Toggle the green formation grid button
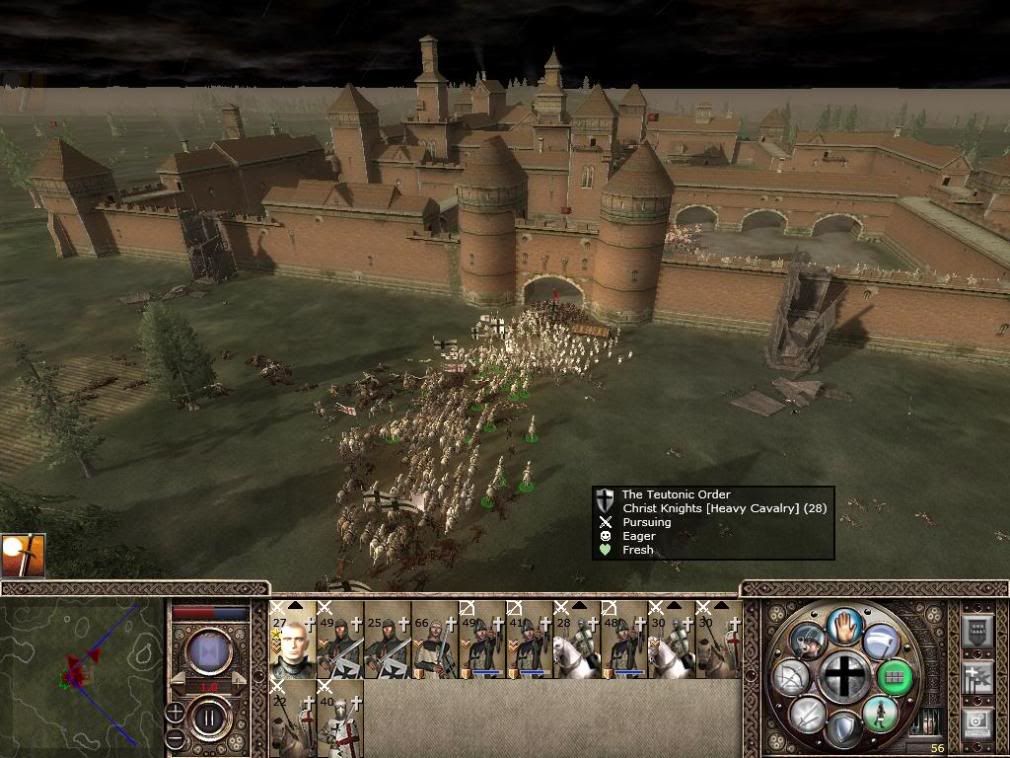 tap(895, 678)
